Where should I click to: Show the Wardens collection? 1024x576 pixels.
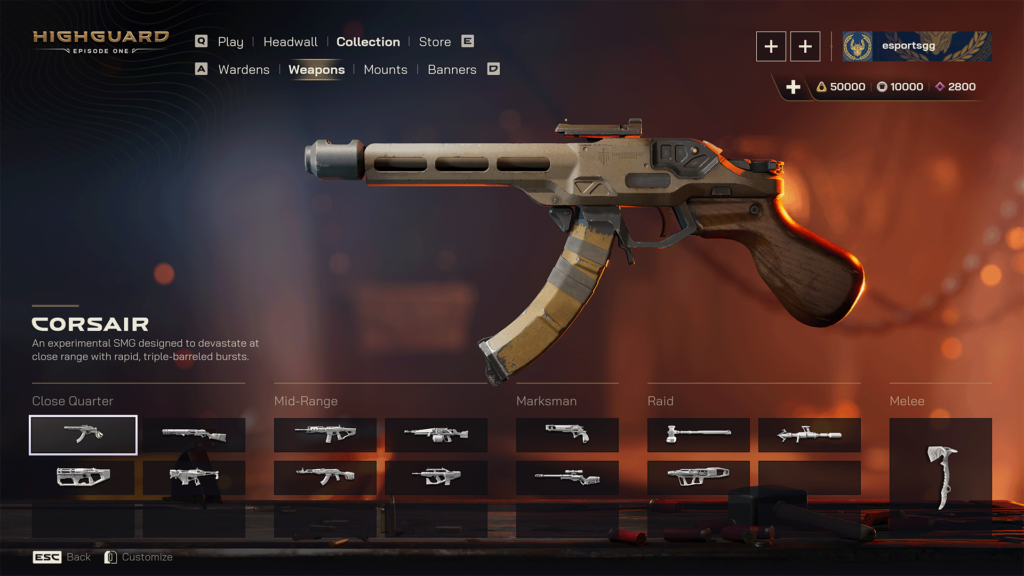243,70
